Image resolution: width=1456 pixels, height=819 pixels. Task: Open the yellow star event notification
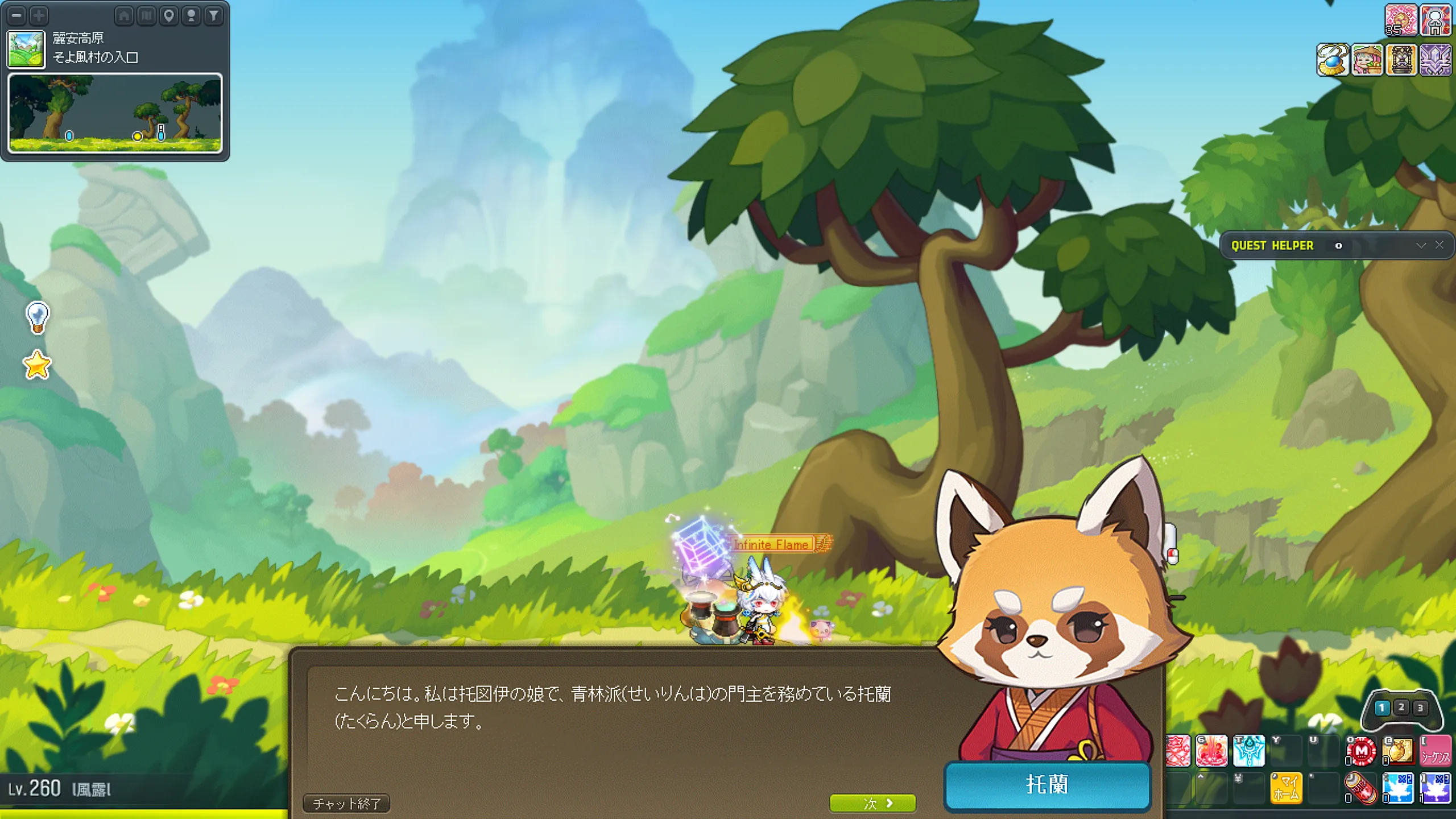38,365
